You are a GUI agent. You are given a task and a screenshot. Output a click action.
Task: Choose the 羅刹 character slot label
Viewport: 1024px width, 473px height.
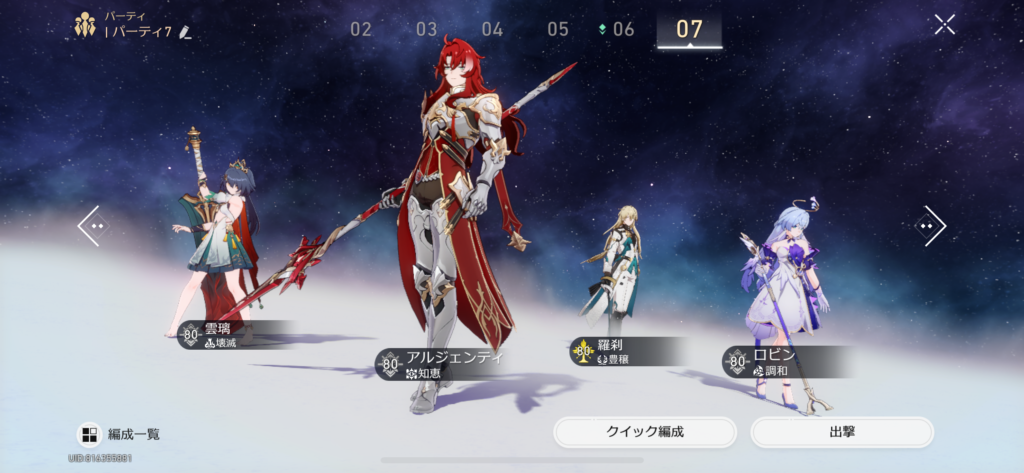tap(620, 351)
